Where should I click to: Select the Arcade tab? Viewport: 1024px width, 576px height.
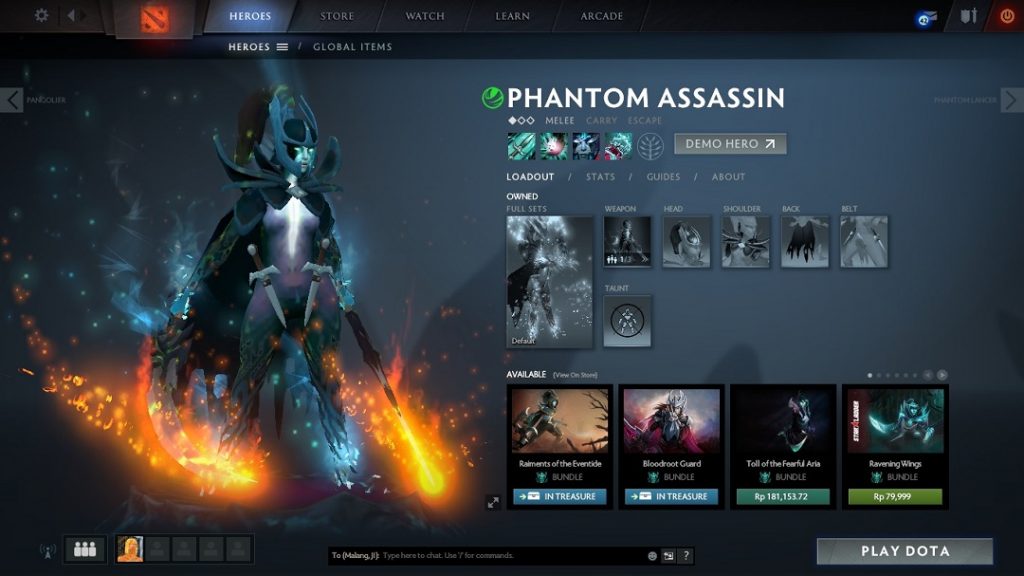point(602,16)
